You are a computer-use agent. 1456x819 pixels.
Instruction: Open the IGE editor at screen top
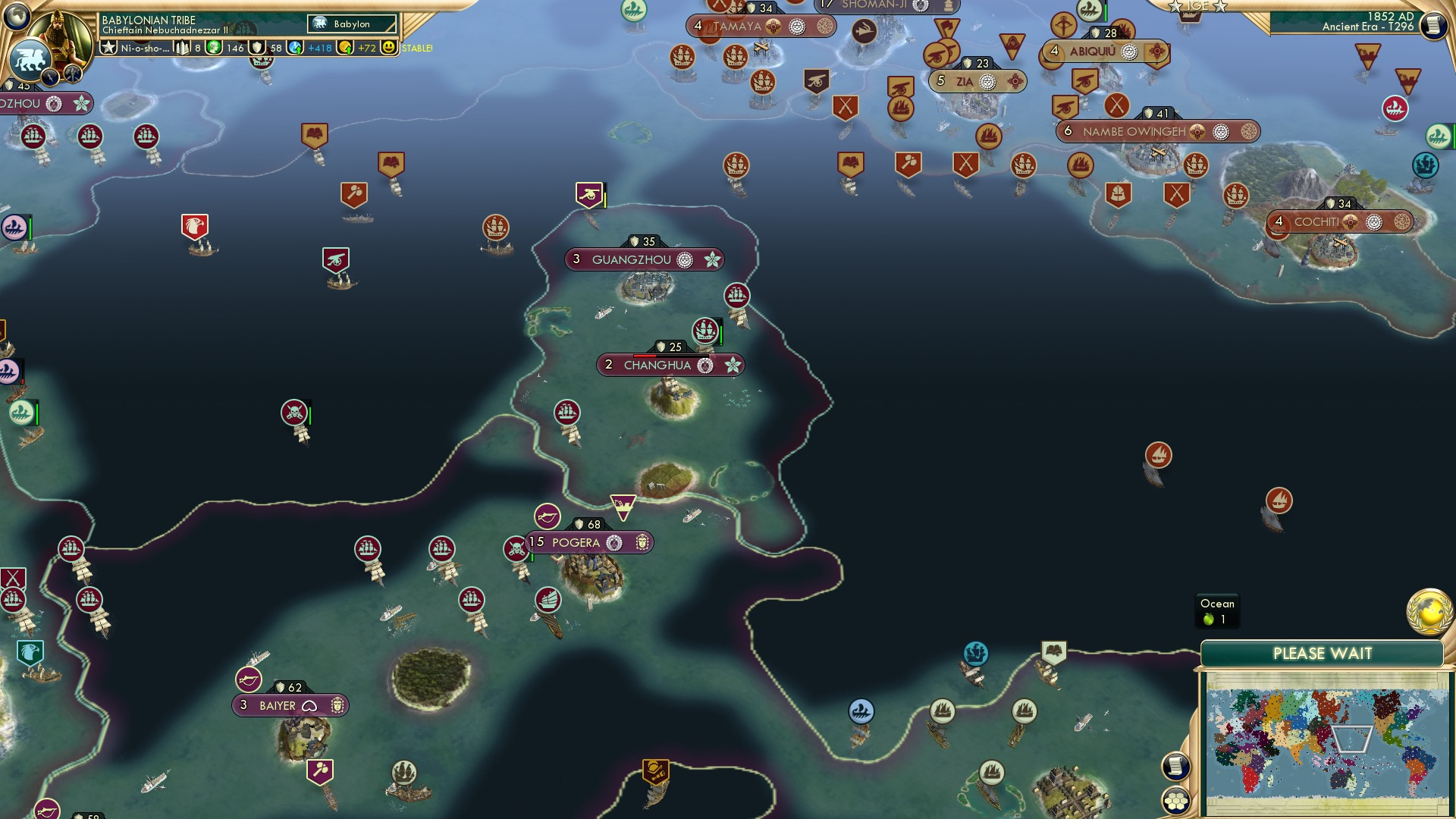(x=1197, y=6)
